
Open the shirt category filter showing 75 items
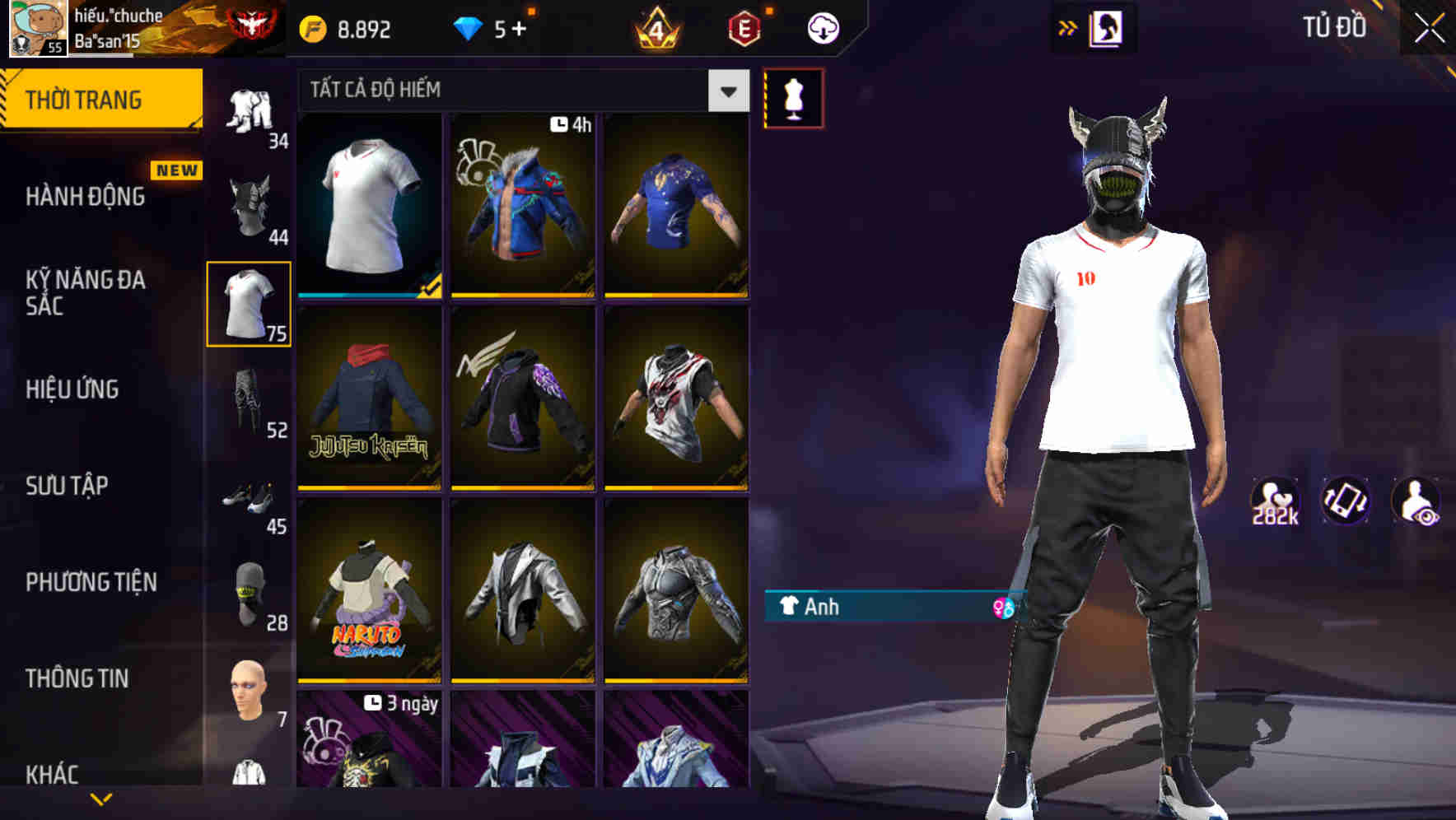pos(250,305)
